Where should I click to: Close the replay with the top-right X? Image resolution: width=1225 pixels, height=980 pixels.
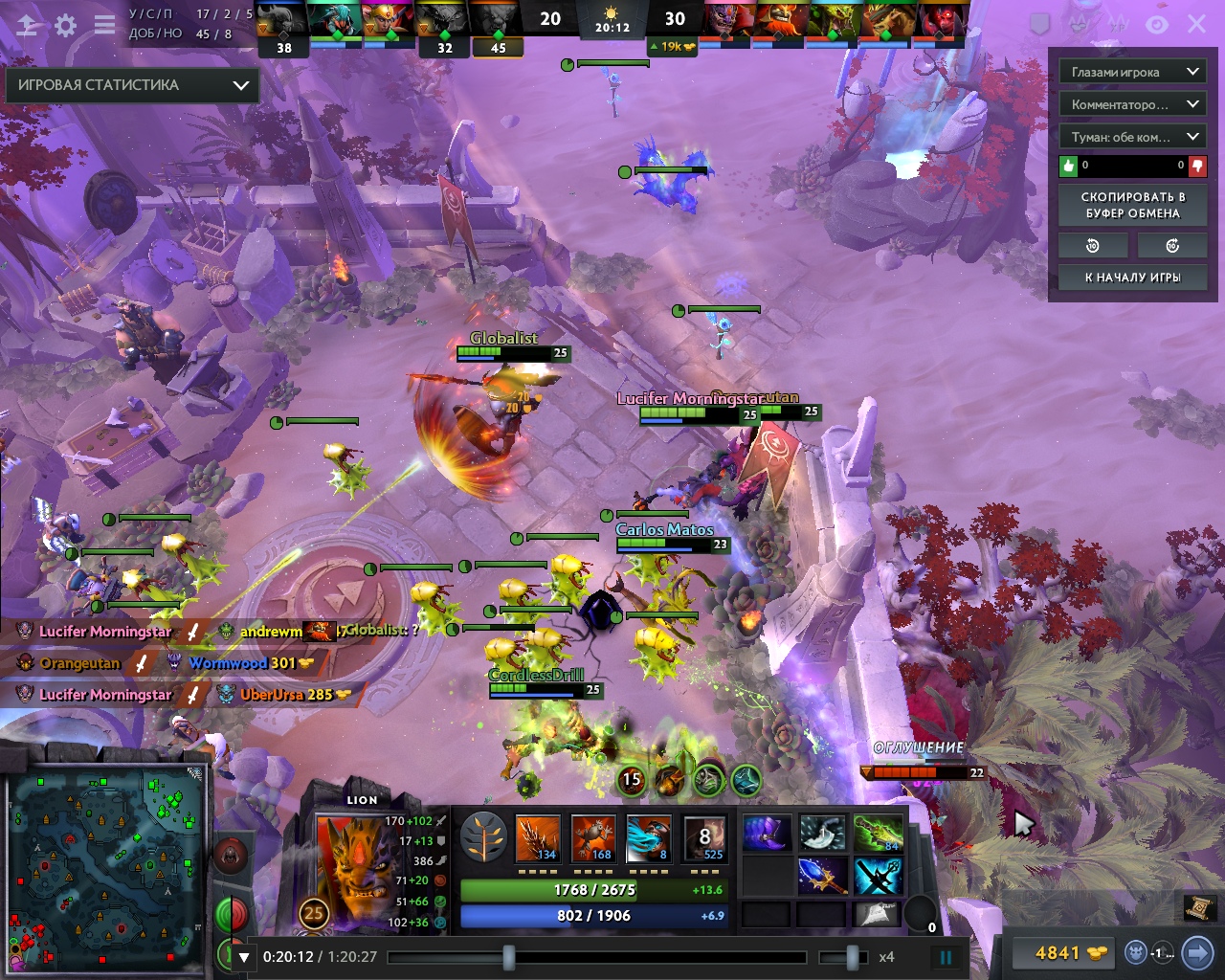[1196, 25]
